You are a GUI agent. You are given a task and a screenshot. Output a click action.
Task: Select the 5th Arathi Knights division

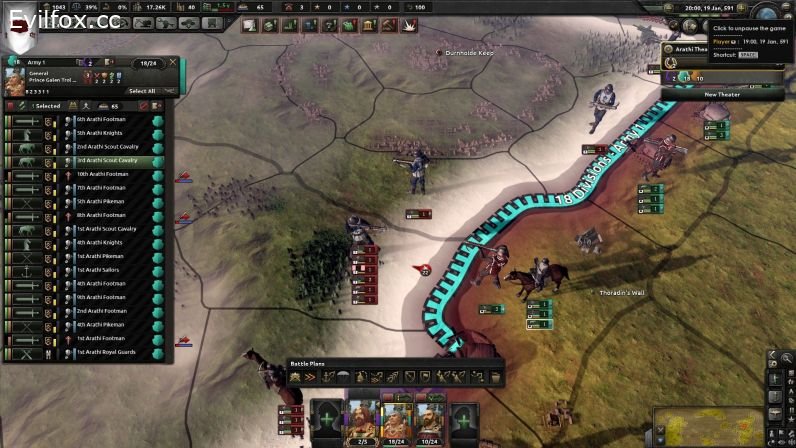(100, 133)
